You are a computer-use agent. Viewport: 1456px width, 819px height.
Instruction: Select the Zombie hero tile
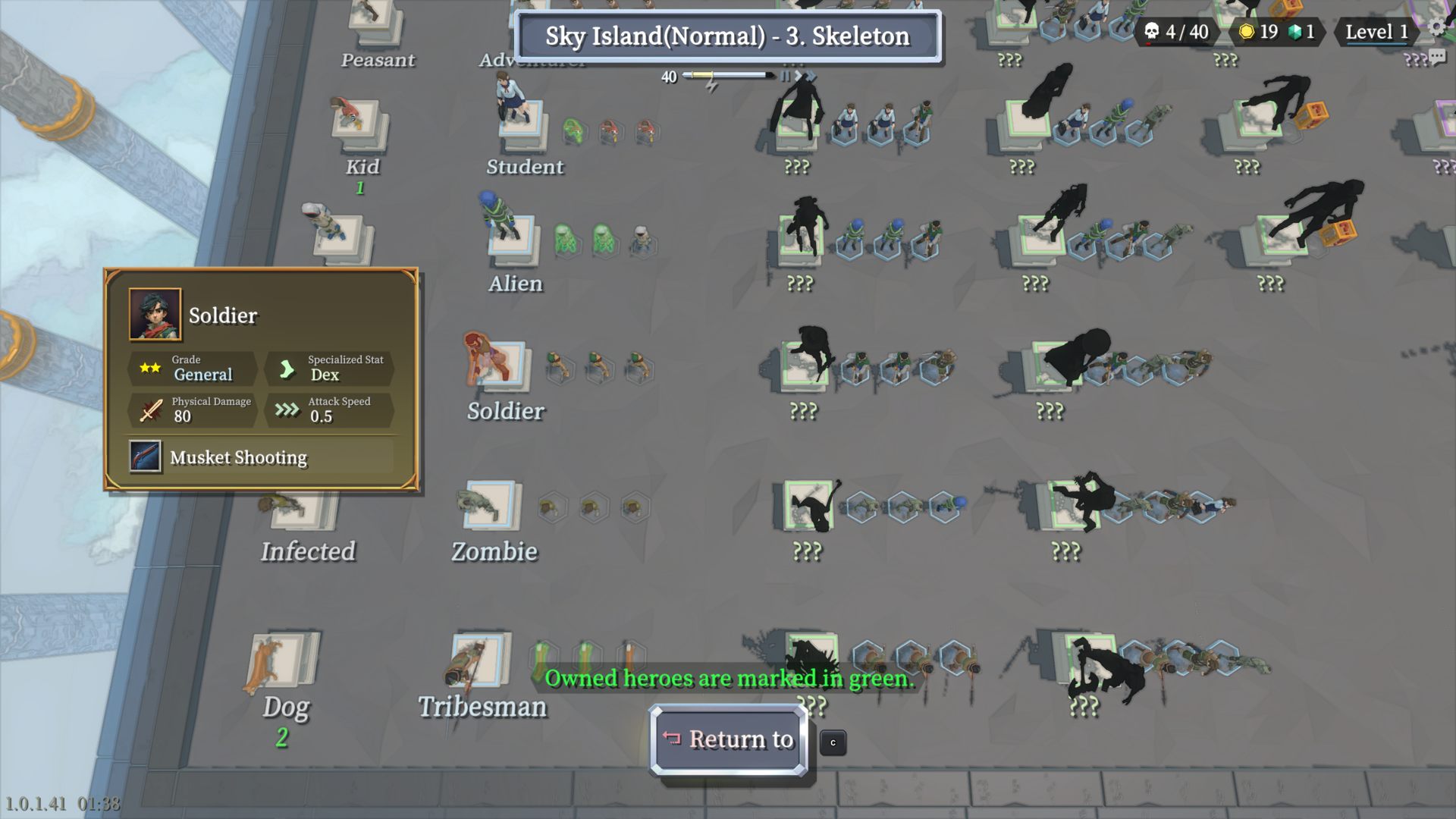[x=491, y=504]
